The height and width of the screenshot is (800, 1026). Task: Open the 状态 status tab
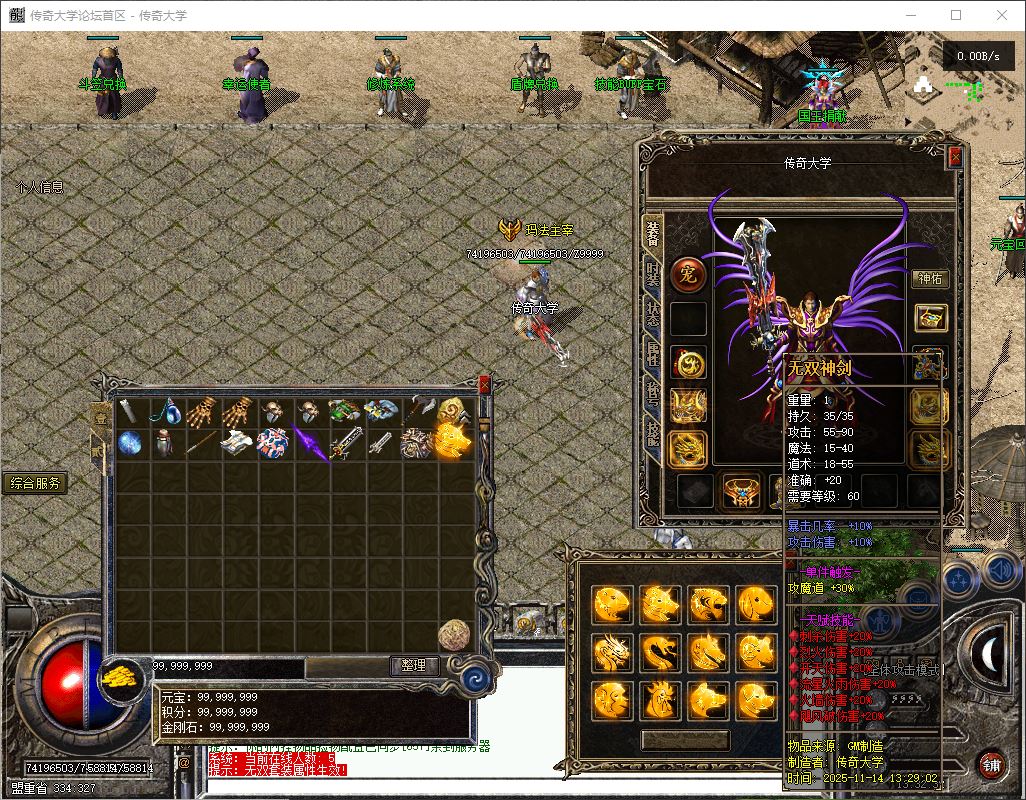[x=653, y=313]
